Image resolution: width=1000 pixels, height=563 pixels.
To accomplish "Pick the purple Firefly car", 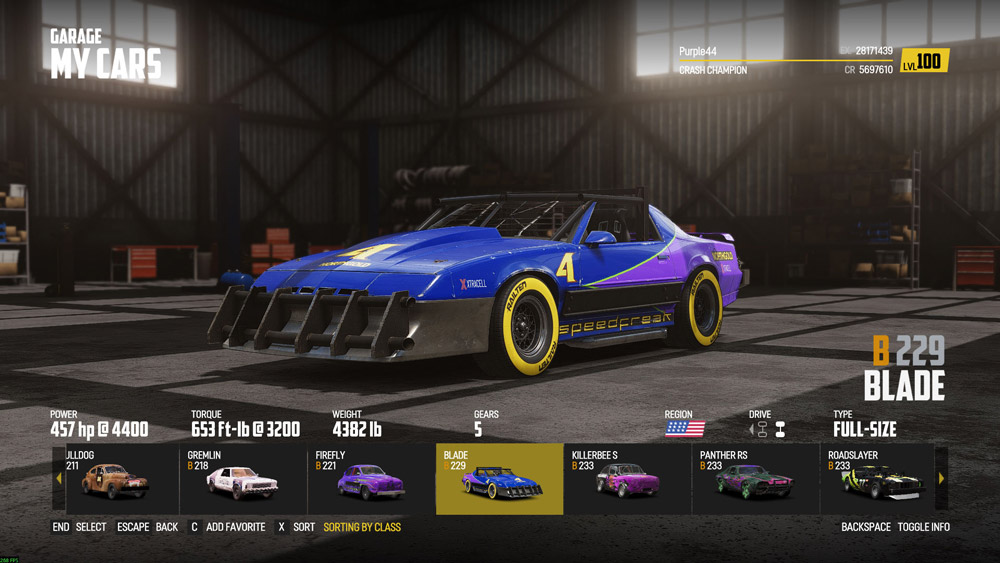I will tap(371, 480).
